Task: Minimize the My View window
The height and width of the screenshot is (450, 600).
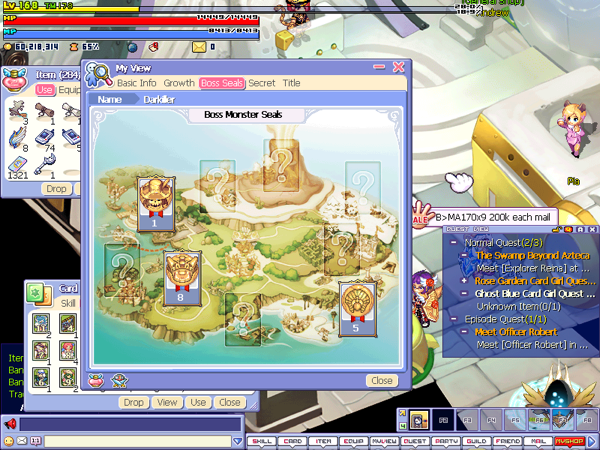Action: pyautogui.click(x=379, y=67)
